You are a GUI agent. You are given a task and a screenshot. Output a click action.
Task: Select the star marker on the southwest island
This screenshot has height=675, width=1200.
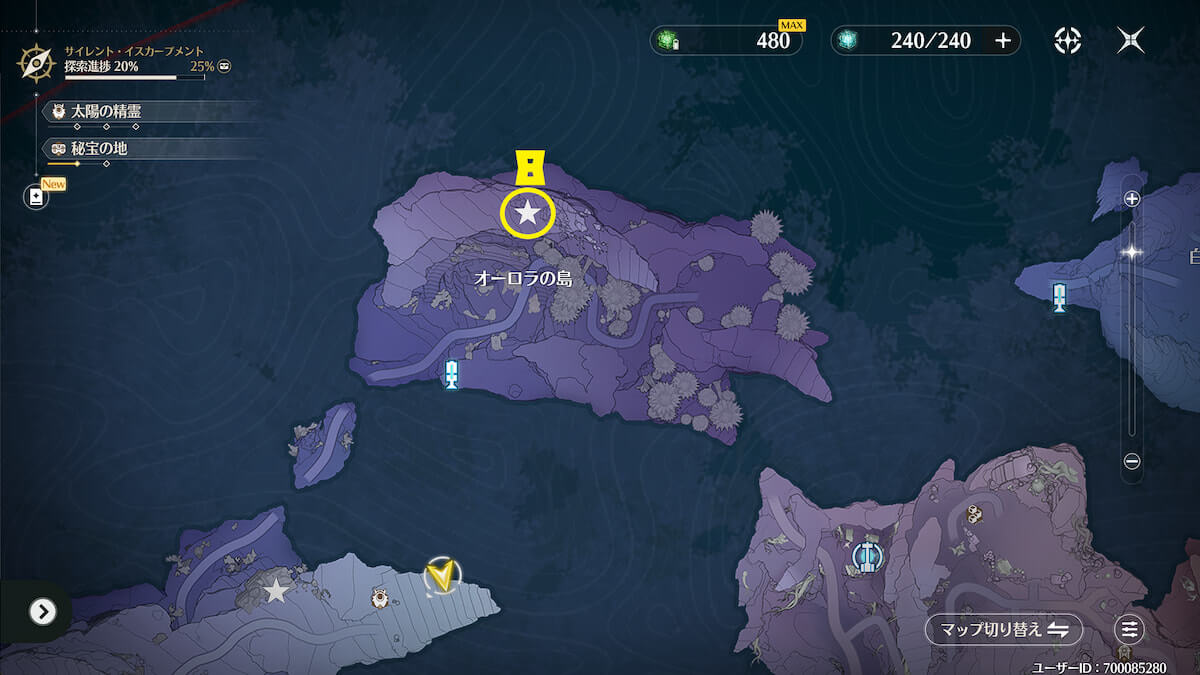[276, 591]
